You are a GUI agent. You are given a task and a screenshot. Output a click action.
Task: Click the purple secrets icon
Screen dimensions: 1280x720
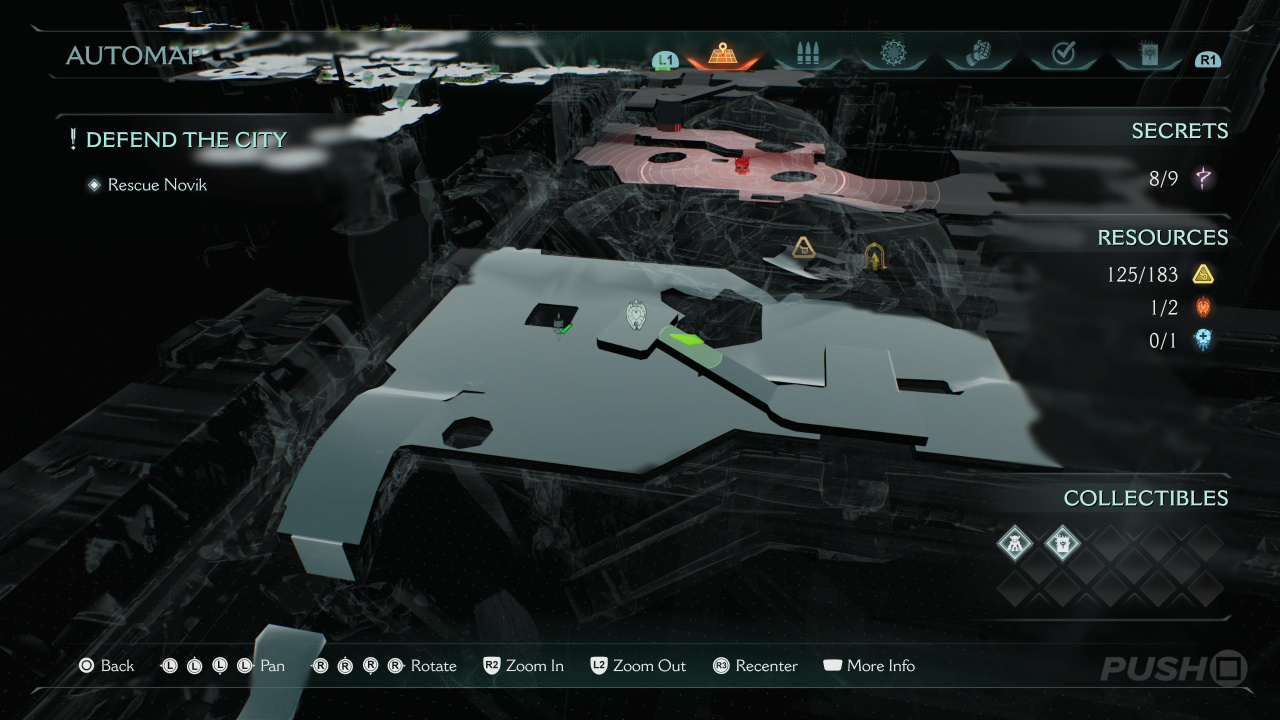[1203, 179]
